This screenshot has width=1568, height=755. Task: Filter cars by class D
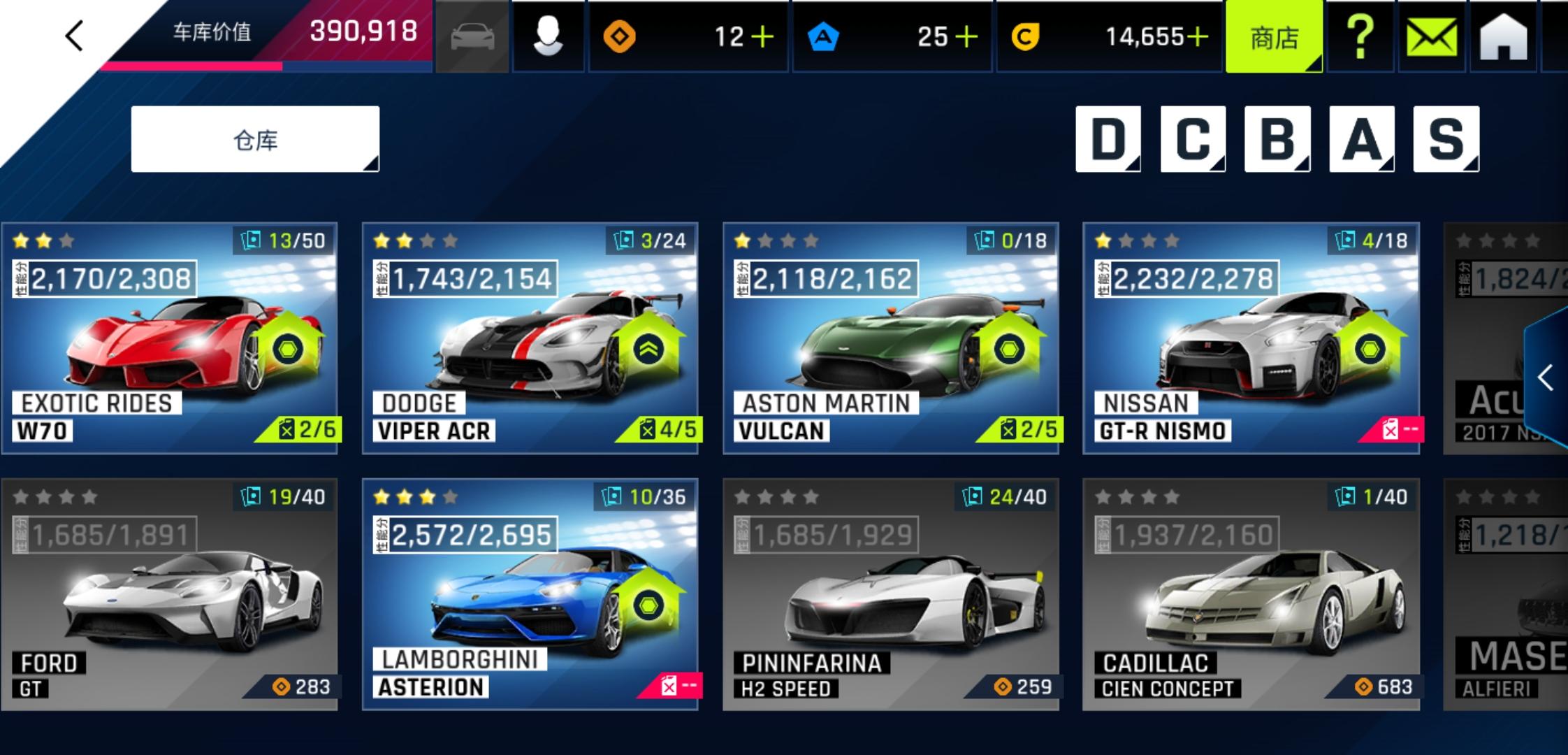(x=1108, y=139)
